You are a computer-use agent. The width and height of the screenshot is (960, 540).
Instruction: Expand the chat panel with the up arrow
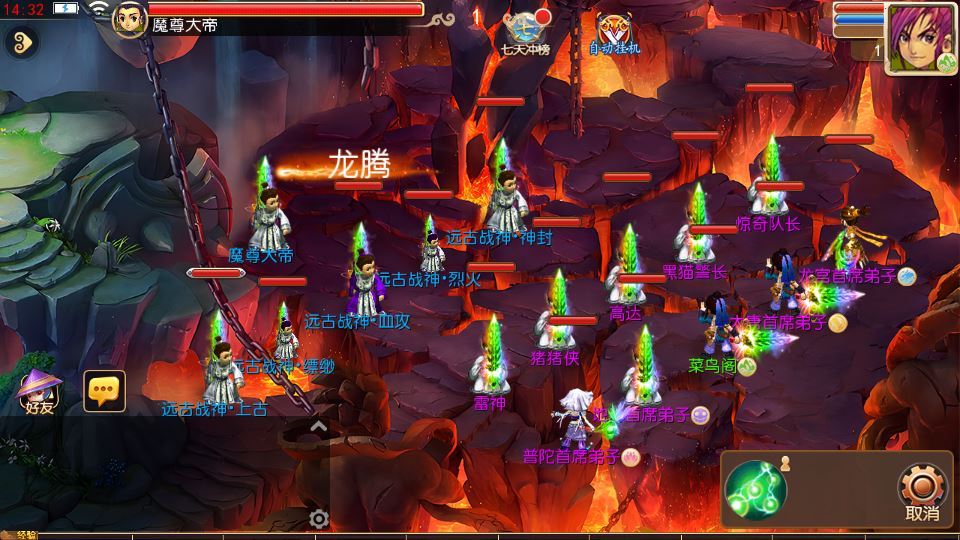(x=318, y=426)
